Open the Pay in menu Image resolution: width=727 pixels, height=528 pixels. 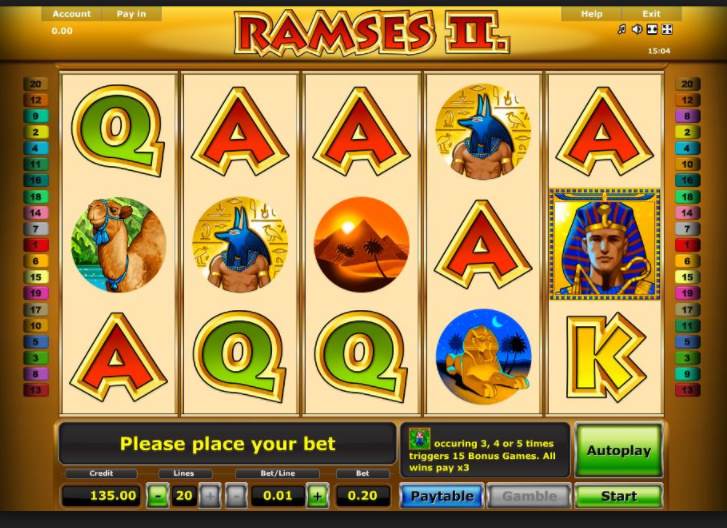pos(131,14)
